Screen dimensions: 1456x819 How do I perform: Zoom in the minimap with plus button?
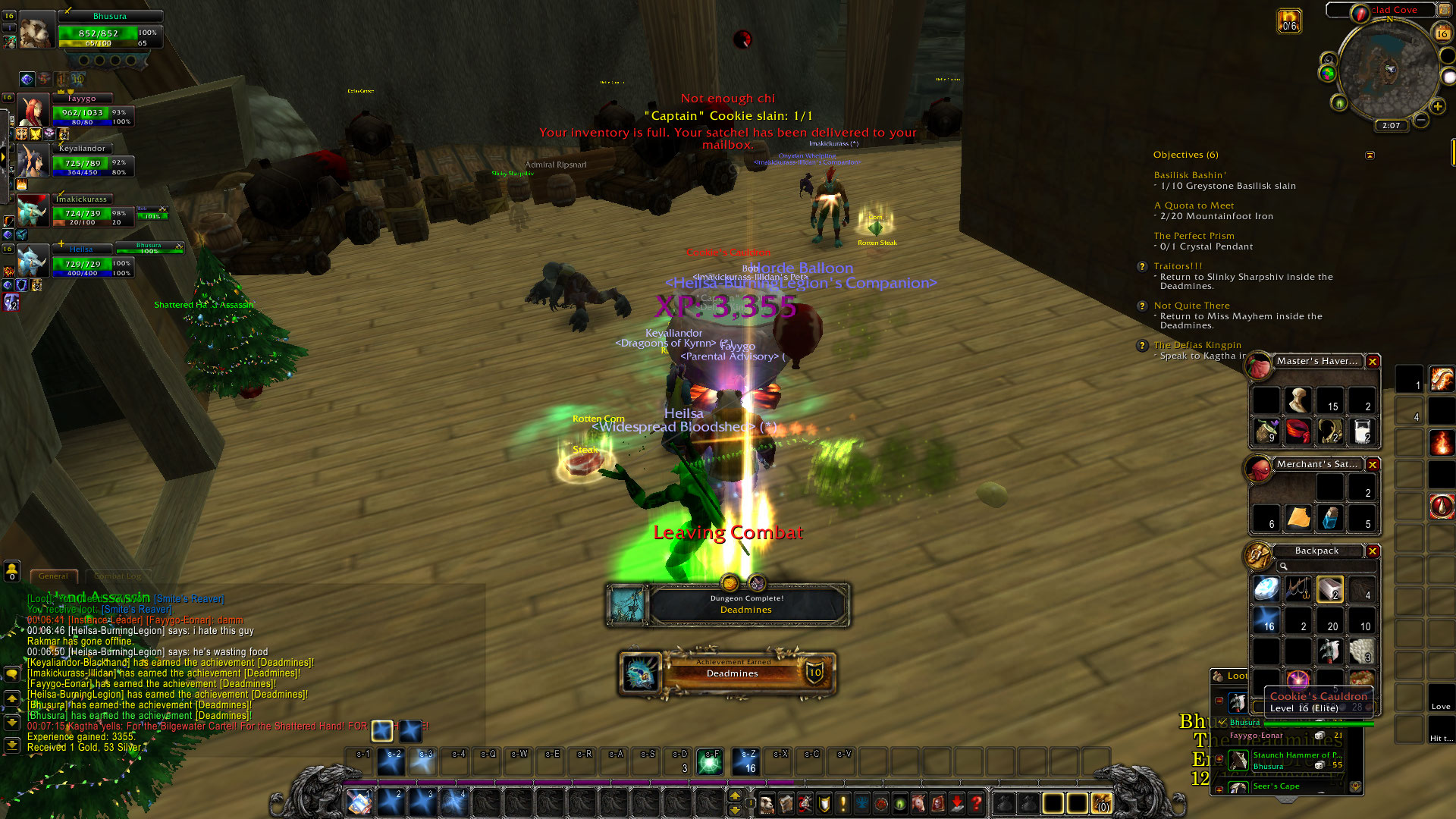pyautogui.click(x=1437, y=106)
